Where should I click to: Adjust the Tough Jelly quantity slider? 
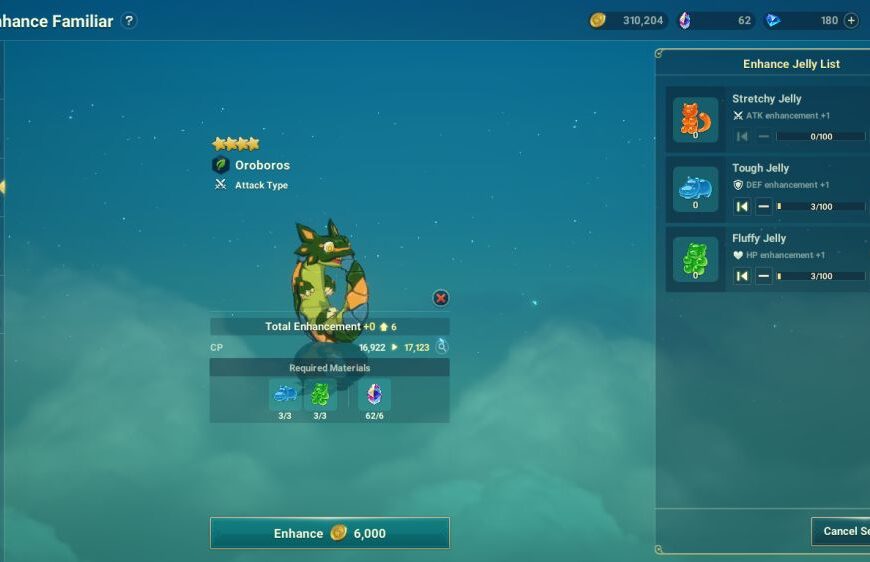click(820, 207)
